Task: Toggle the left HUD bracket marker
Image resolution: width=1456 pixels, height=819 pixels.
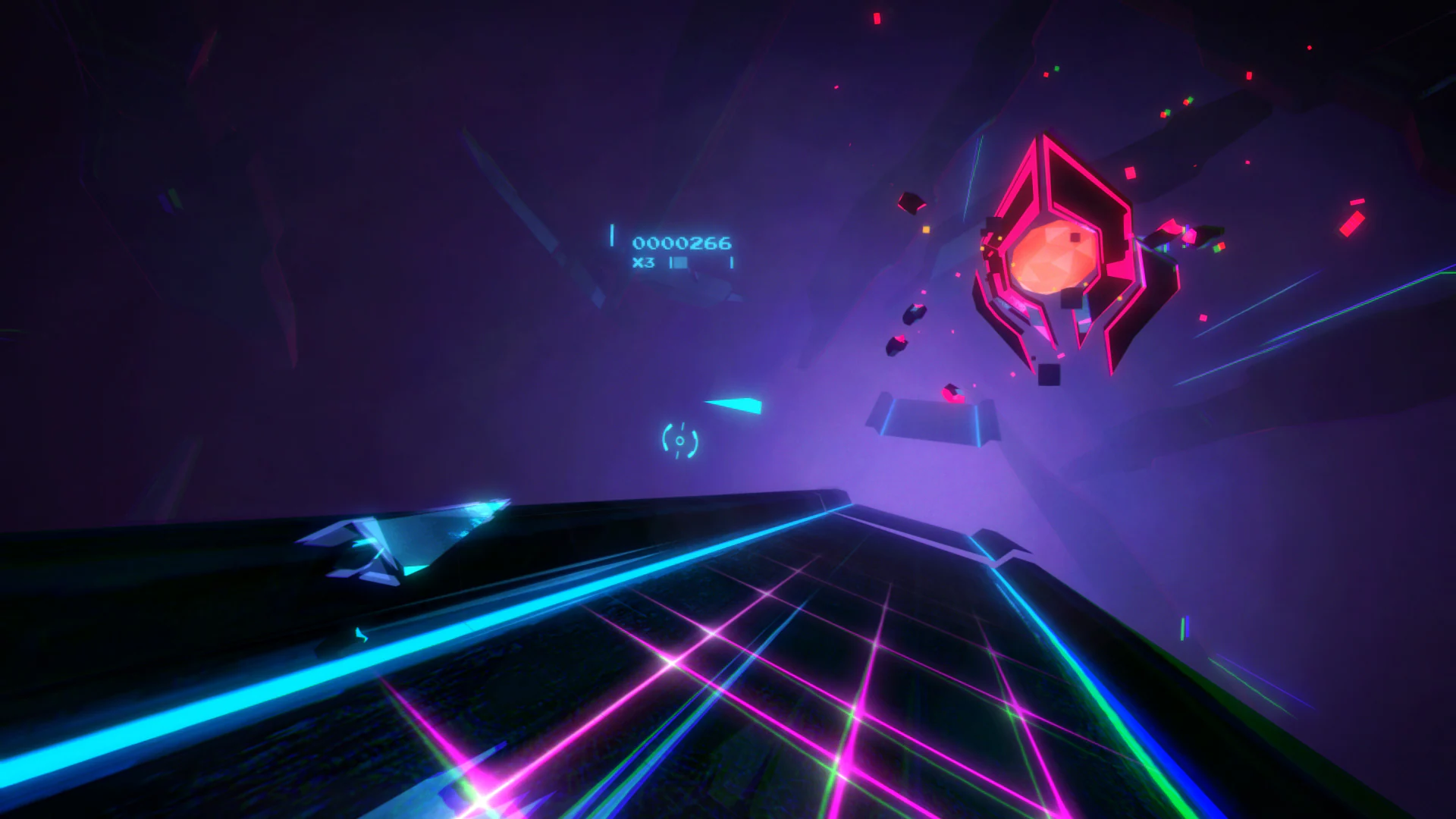Action: coord(612,236)
